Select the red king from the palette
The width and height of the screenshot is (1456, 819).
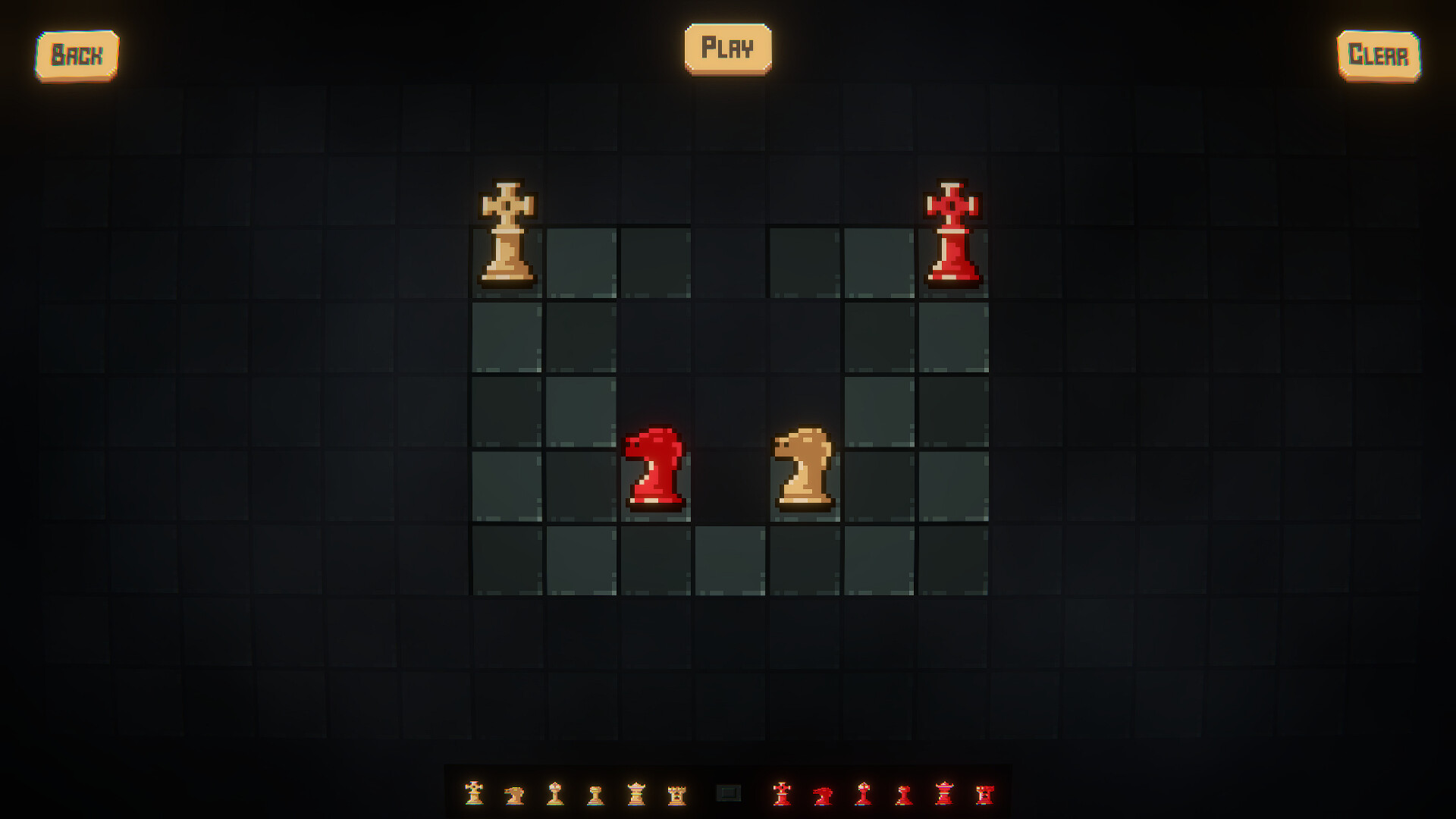782,795
